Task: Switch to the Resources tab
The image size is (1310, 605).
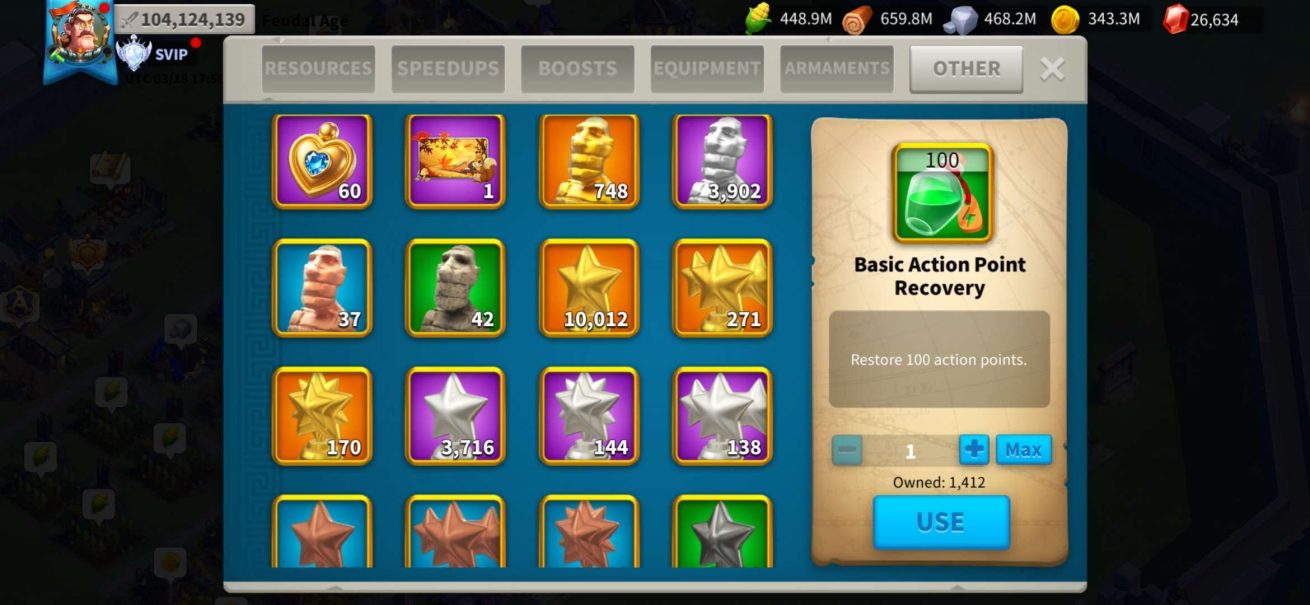Action: tap(318, 69)
